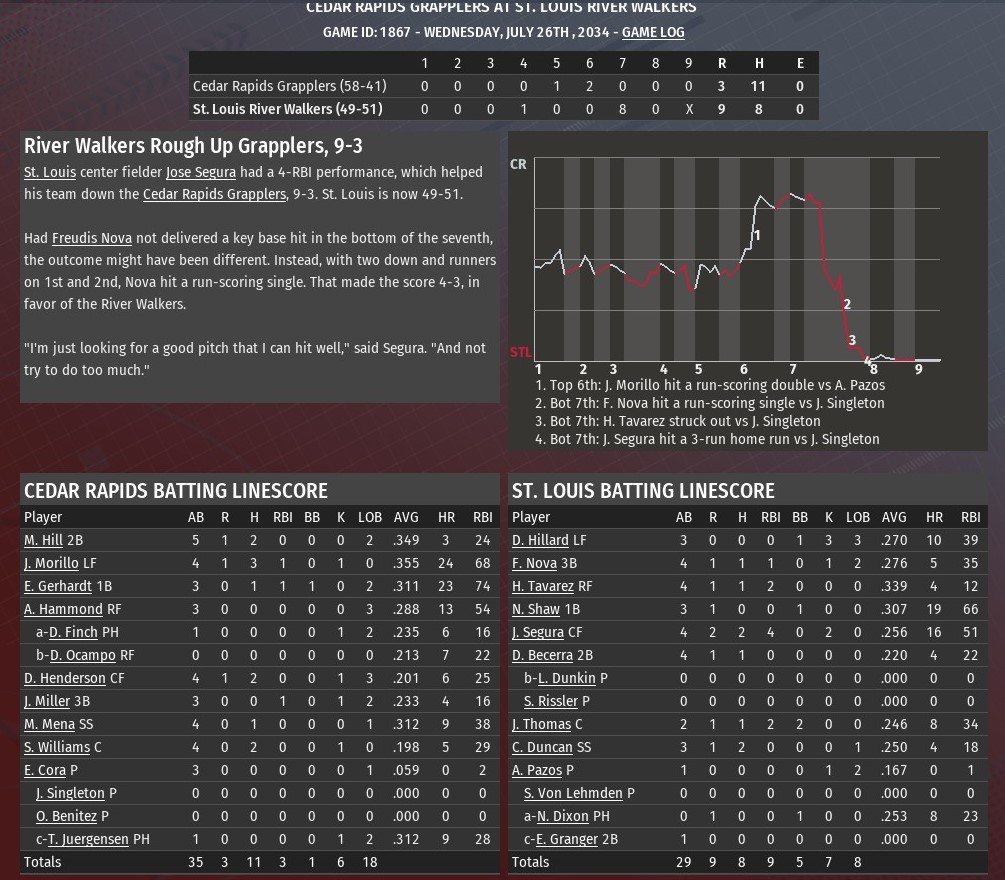Screen dimensions: 1005x880
Task: Open Jose Segura's profile in the recap
Action: (x=201, y=172)
